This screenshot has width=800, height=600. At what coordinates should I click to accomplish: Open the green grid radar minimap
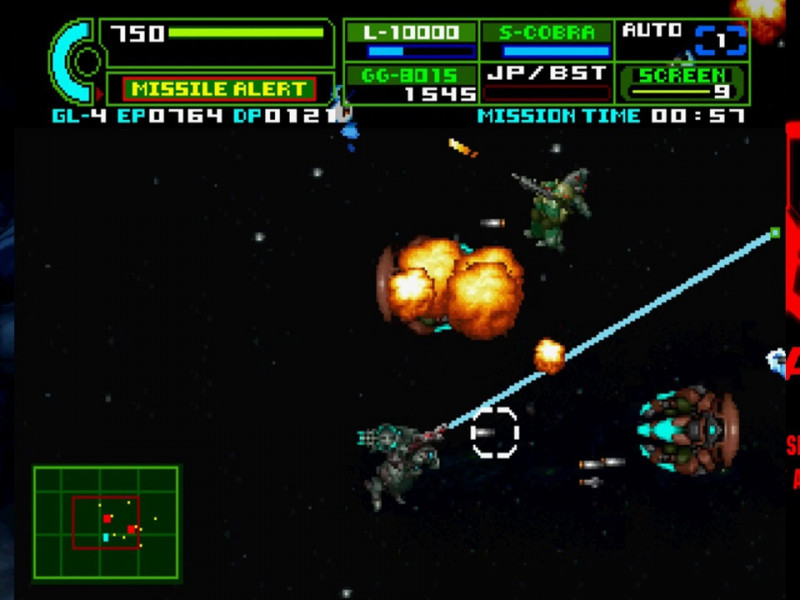(106, 523)
